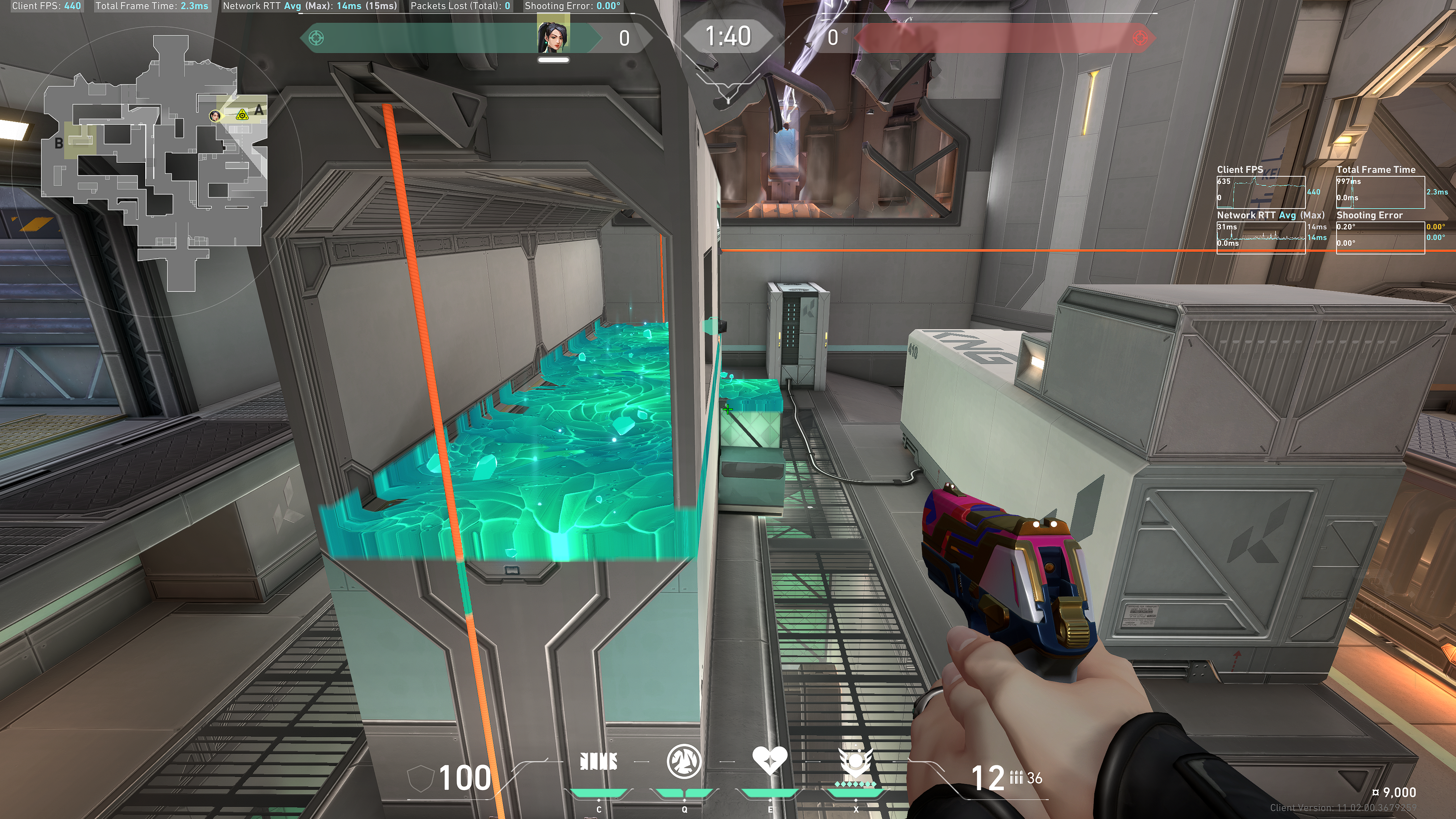
Task: Select the Barrier Orb ability icon
Action: pos(598,761)
